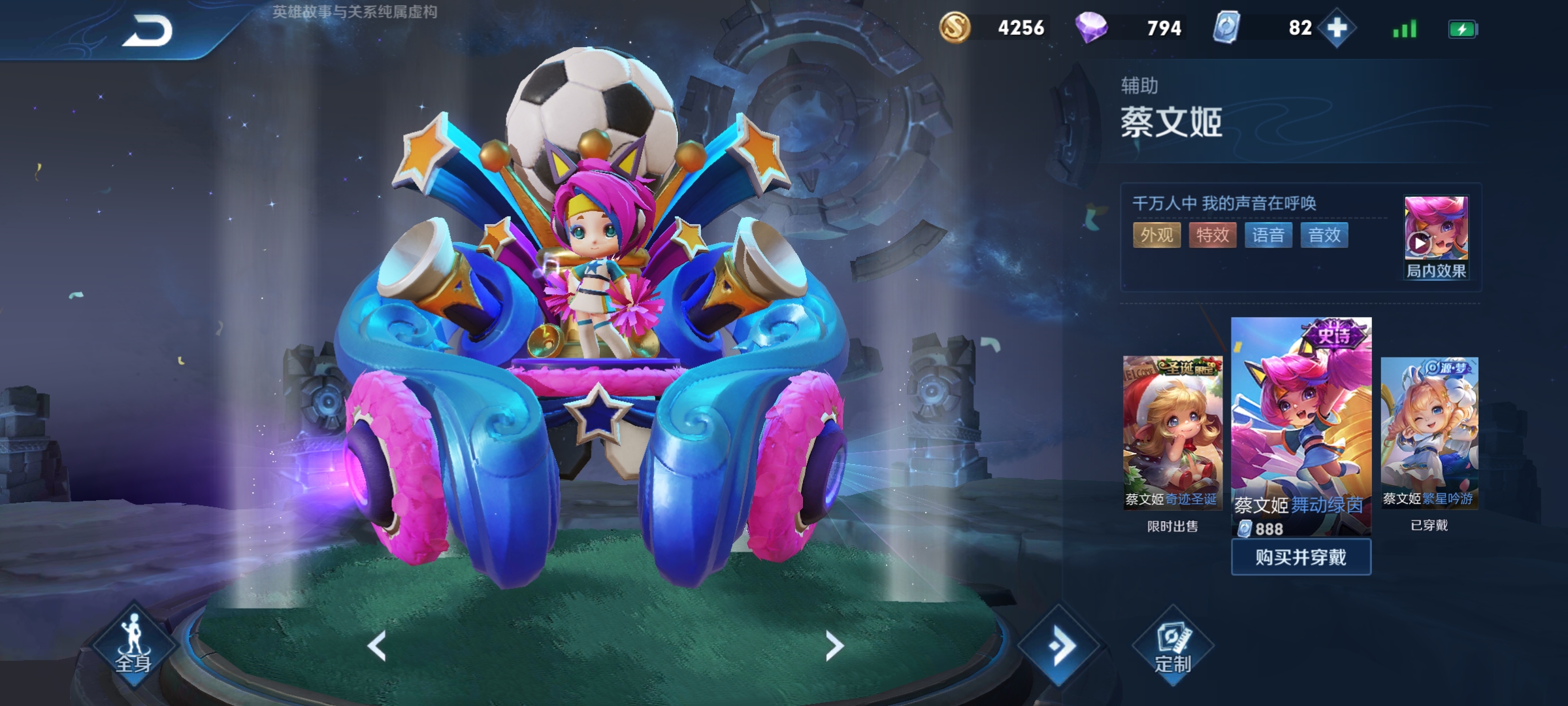Viewport: 1568px width, 706px height.
Task: Choose the 奇迹圣诞 Christmas skin card
Action: [x=1172, y=431]
